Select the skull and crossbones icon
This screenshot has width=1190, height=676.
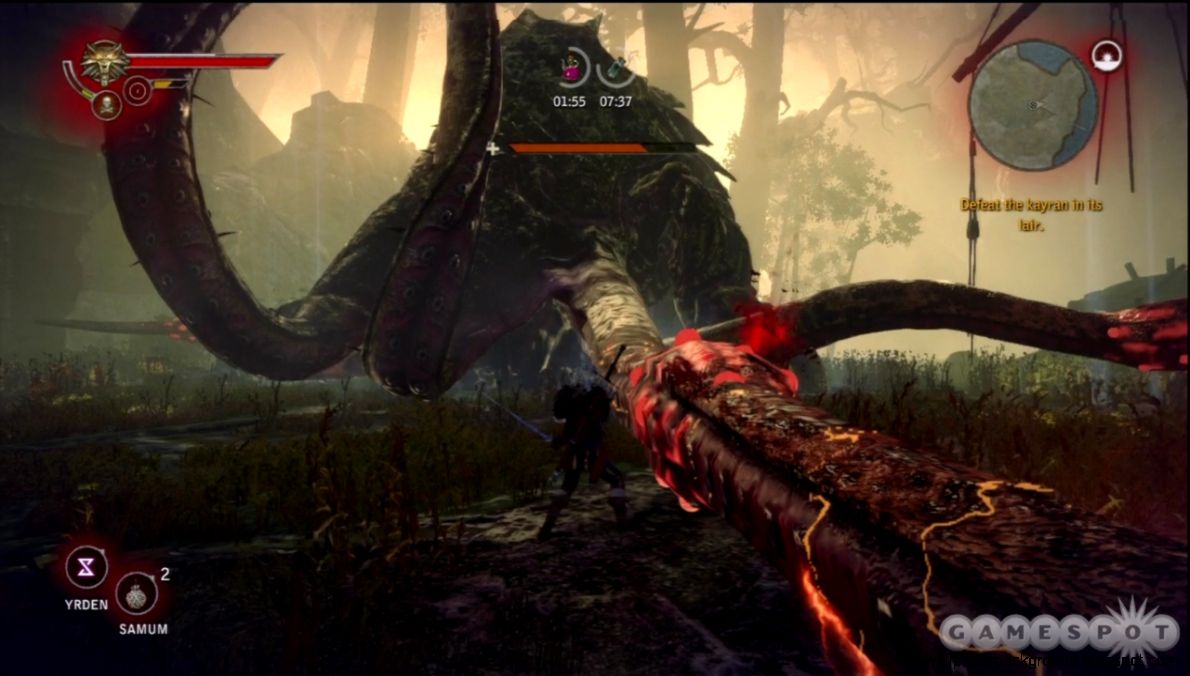(106, 104)
